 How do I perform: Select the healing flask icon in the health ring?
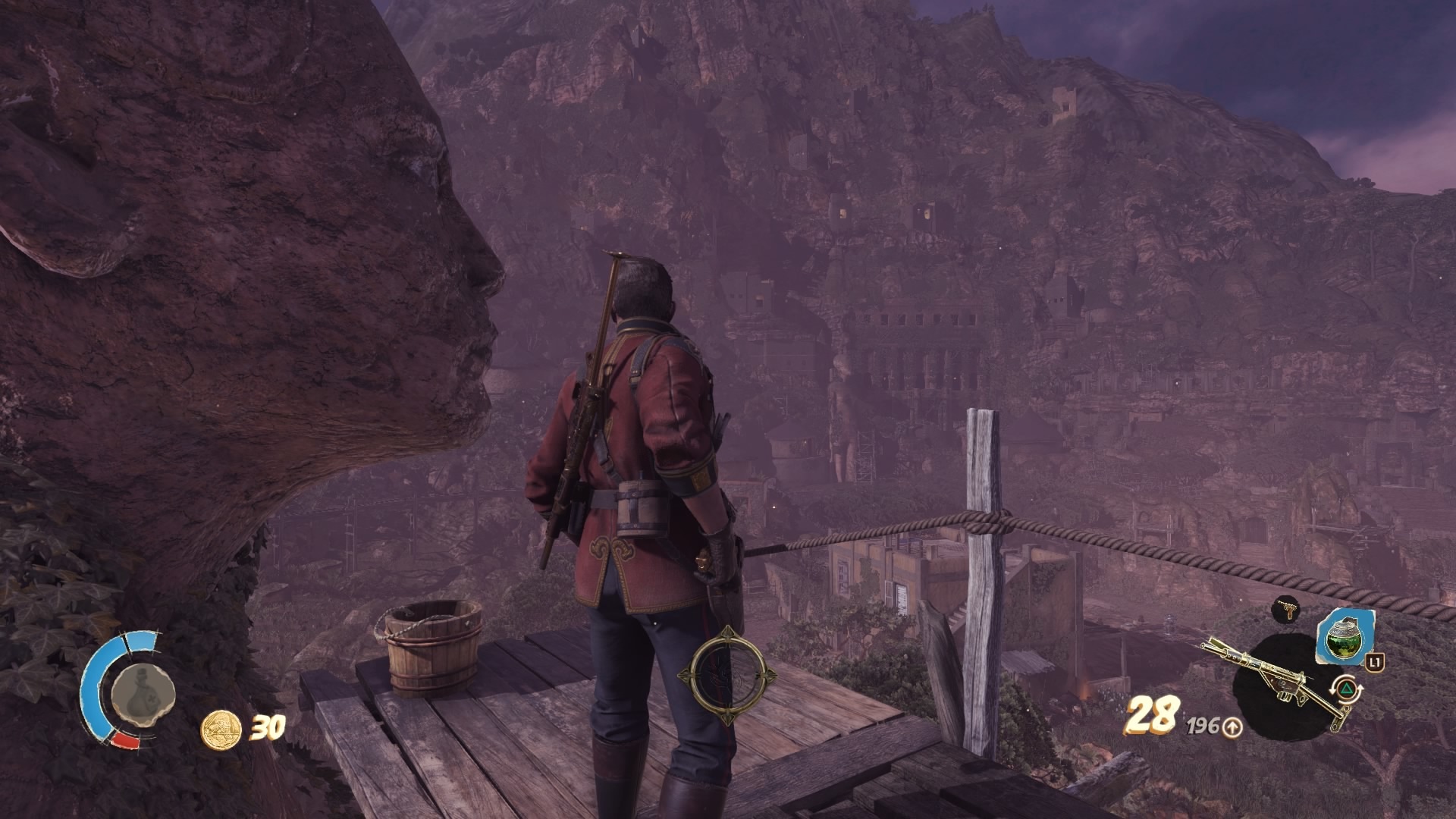[x=143, y=693]
